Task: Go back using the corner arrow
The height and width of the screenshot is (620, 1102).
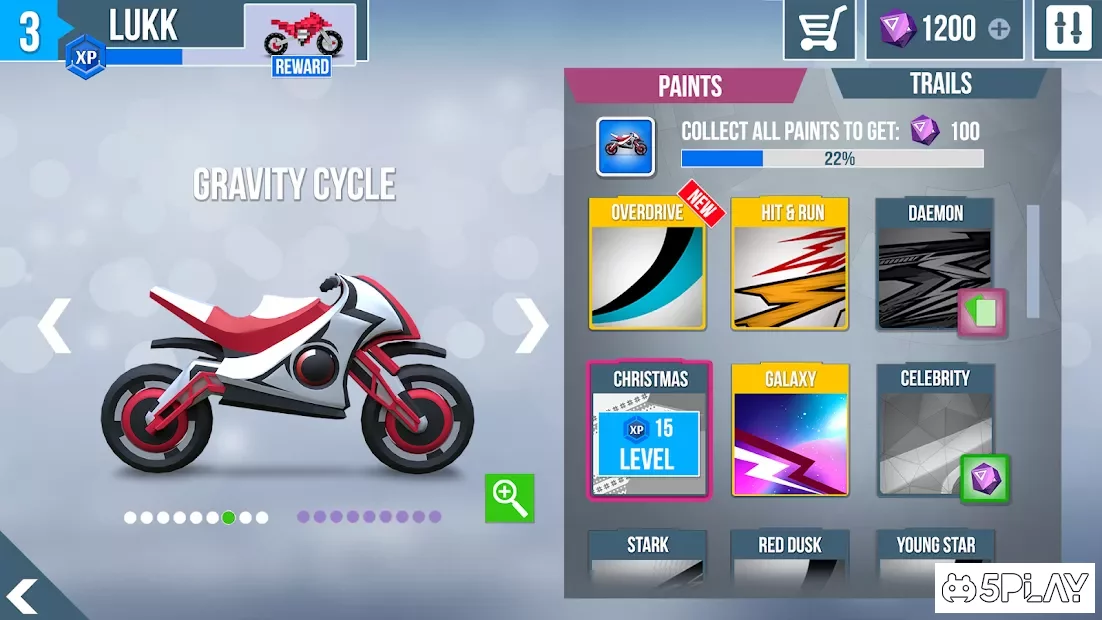Action: (x=22, y=595)
